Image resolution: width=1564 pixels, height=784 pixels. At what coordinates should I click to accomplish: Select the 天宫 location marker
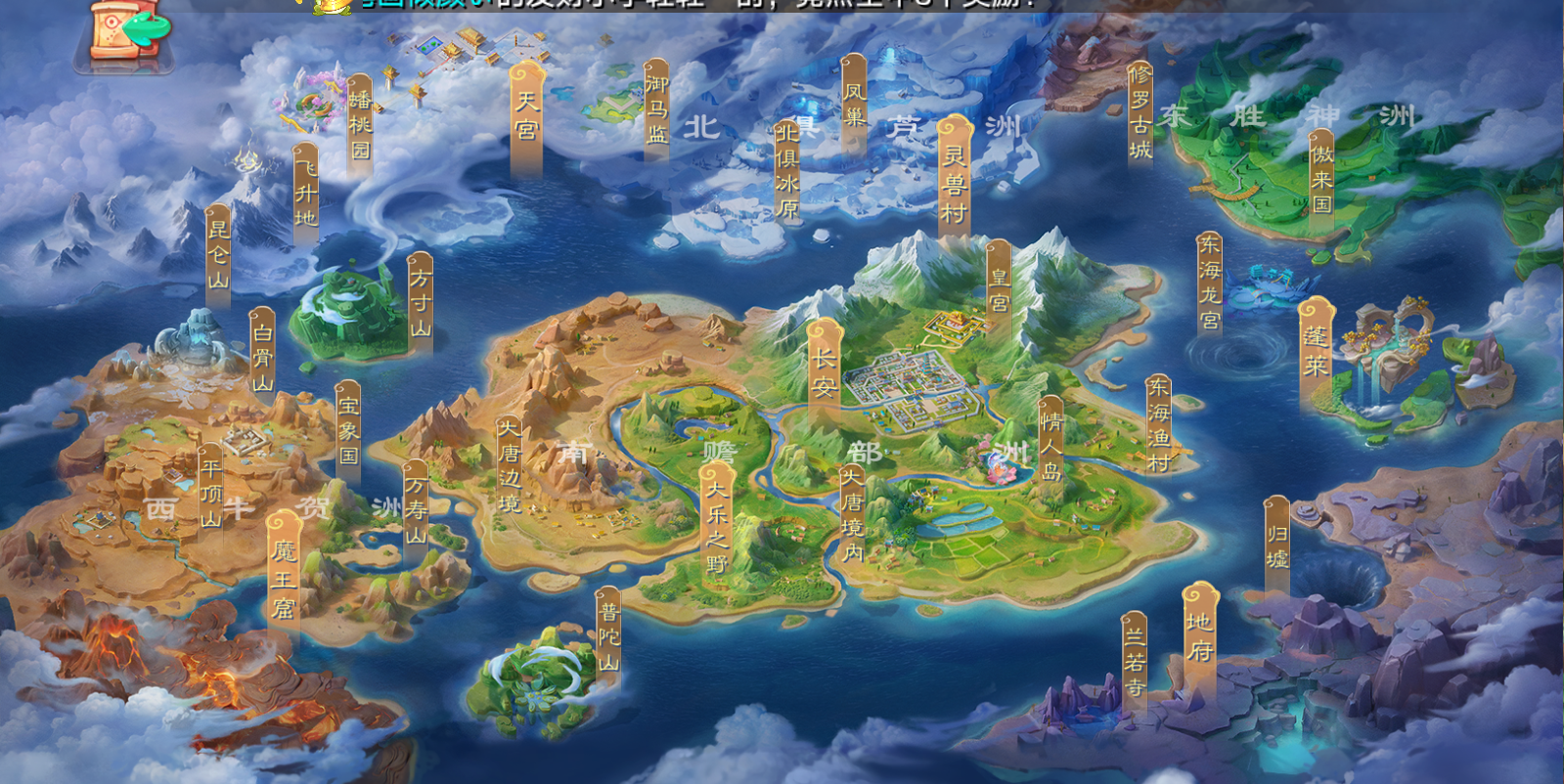point(526,116)
